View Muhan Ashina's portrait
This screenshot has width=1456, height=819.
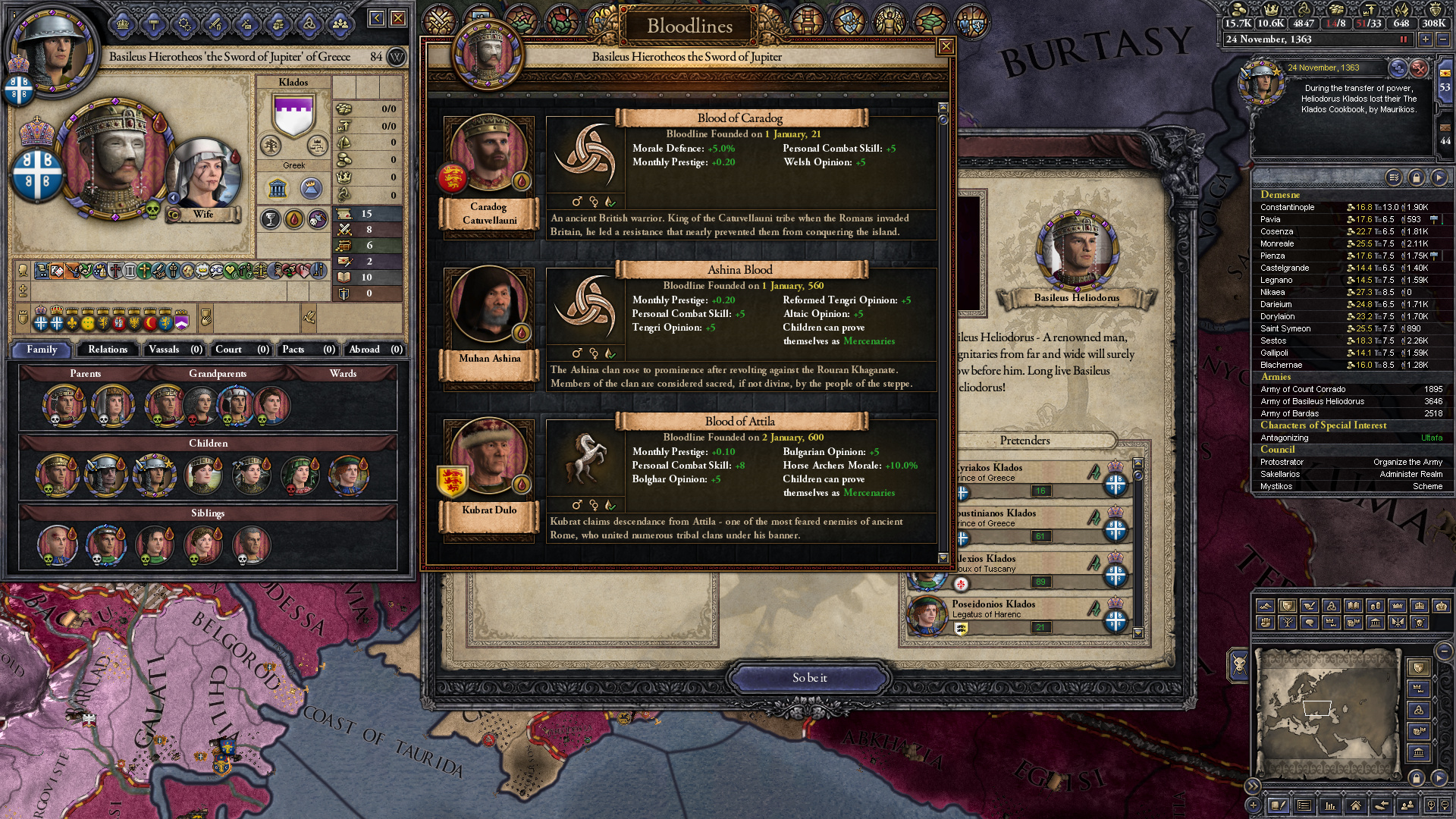click(489, 305)
